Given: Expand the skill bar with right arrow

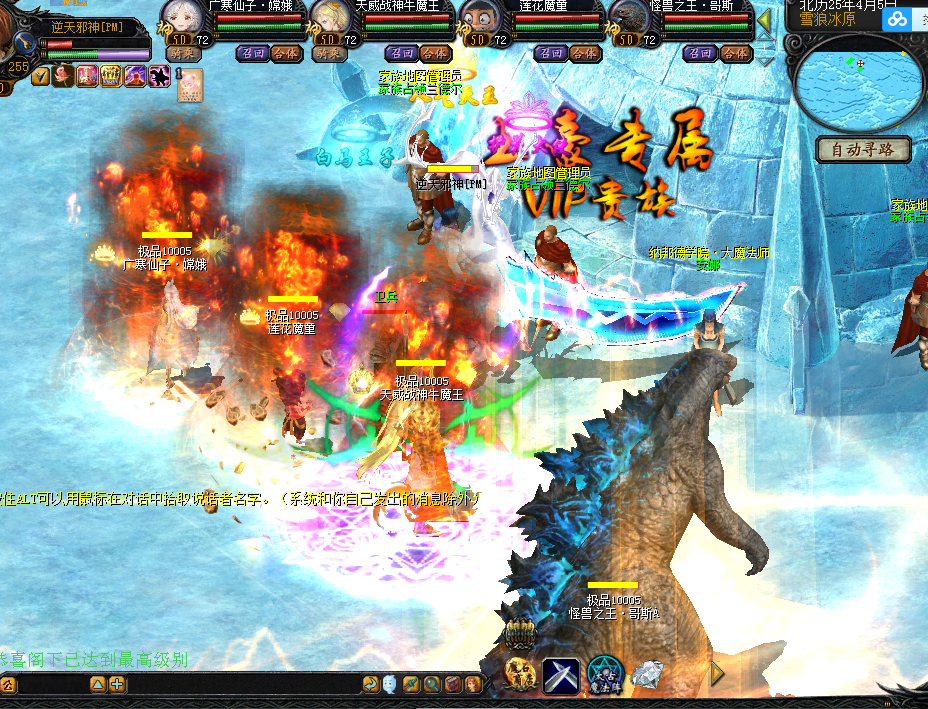Looking at the screenshot, I should [x=717, y=673].
